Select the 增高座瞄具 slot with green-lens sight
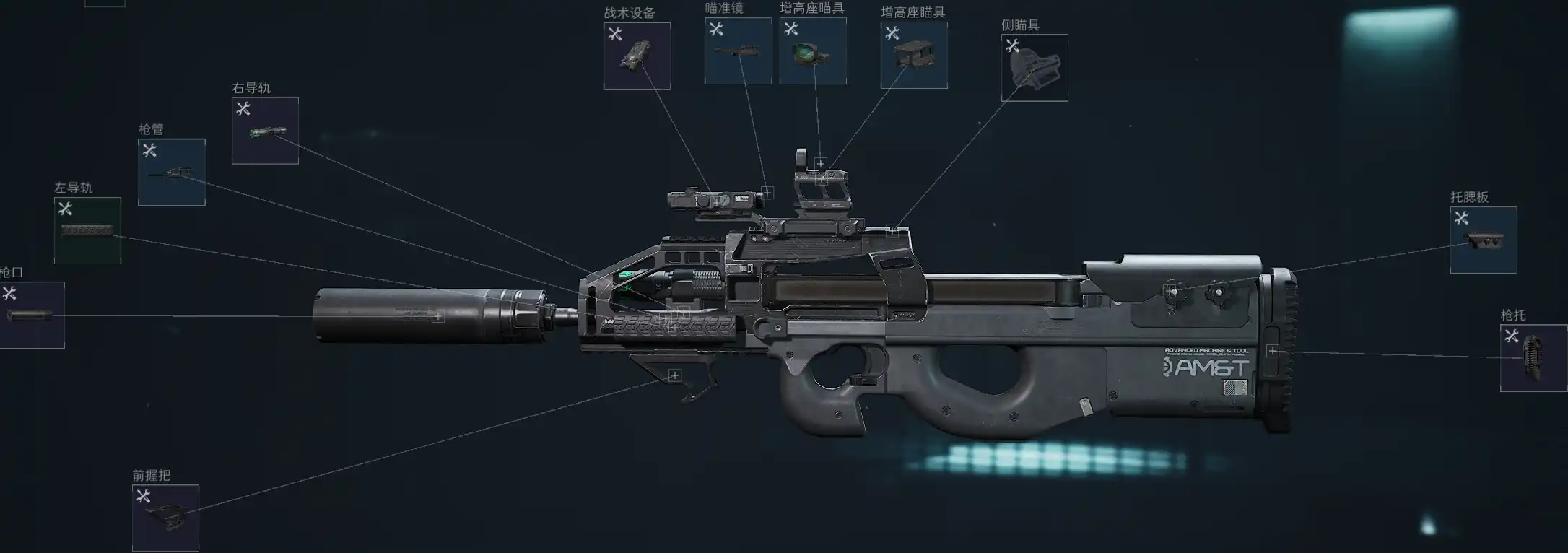This screenshot has height=553, width=1568. pyautogui.click(x=813, y=51)
